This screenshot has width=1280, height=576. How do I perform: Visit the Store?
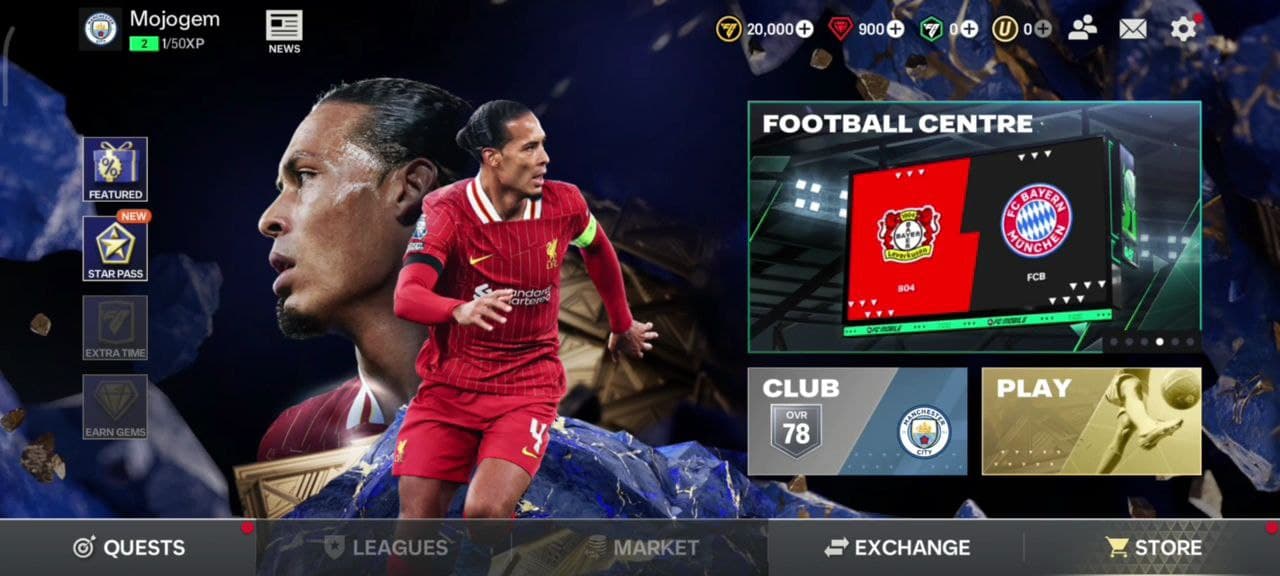tap(1153, 547)
